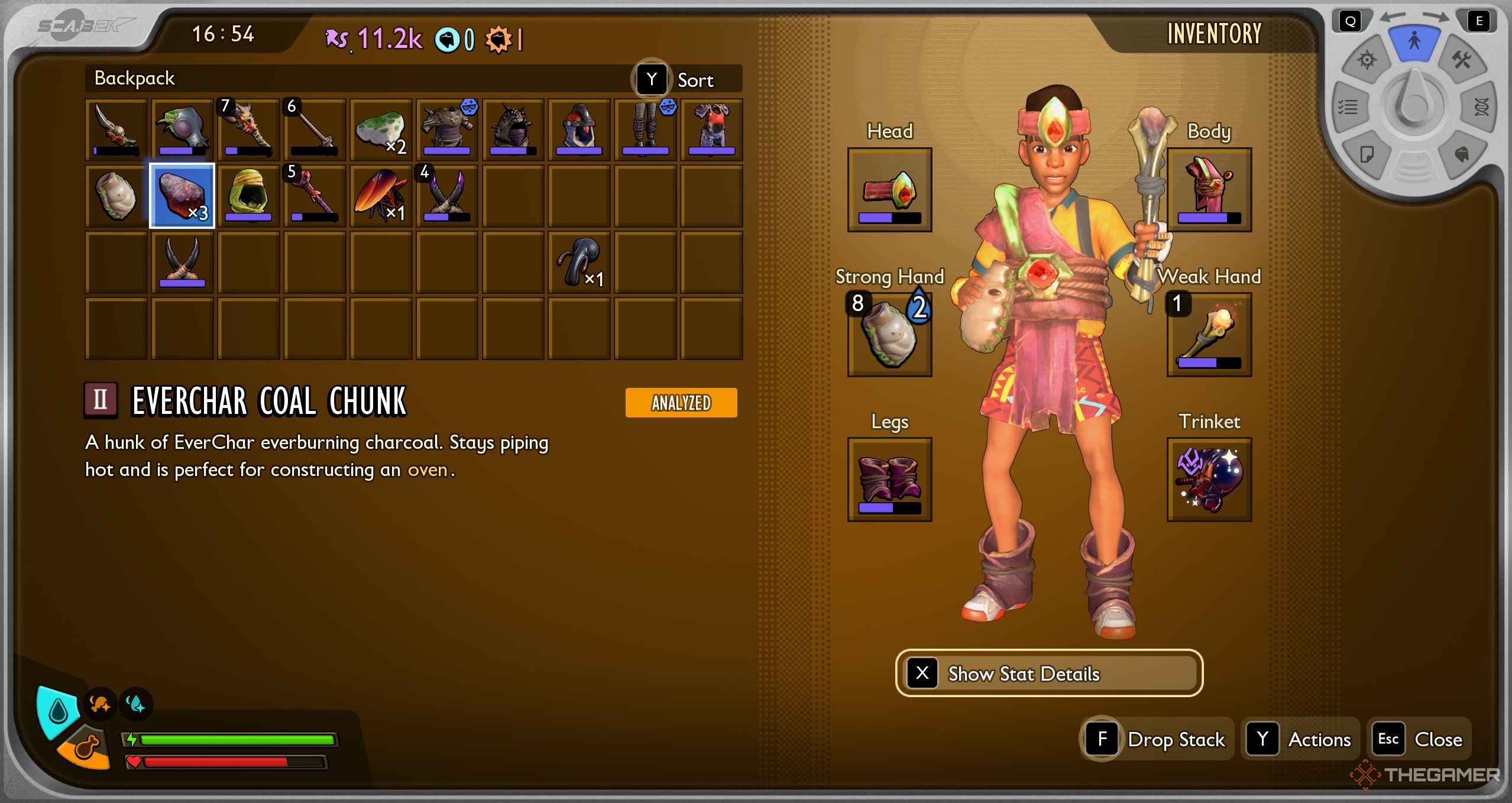Inspect the equipped Trinket slot
The width and height of the screenshot is (1512, 803).
(1209, 480)
